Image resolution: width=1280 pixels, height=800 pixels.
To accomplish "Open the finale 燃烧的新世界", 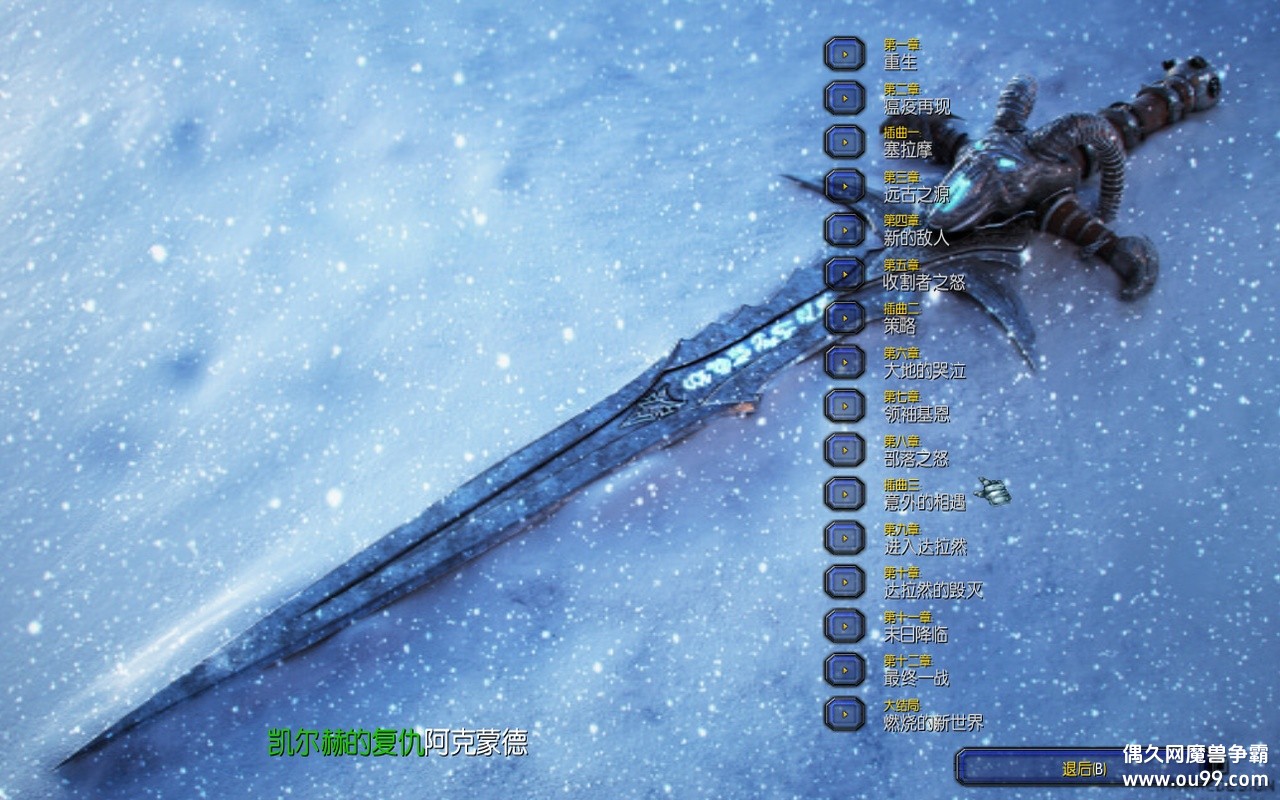I will [845, 713].
